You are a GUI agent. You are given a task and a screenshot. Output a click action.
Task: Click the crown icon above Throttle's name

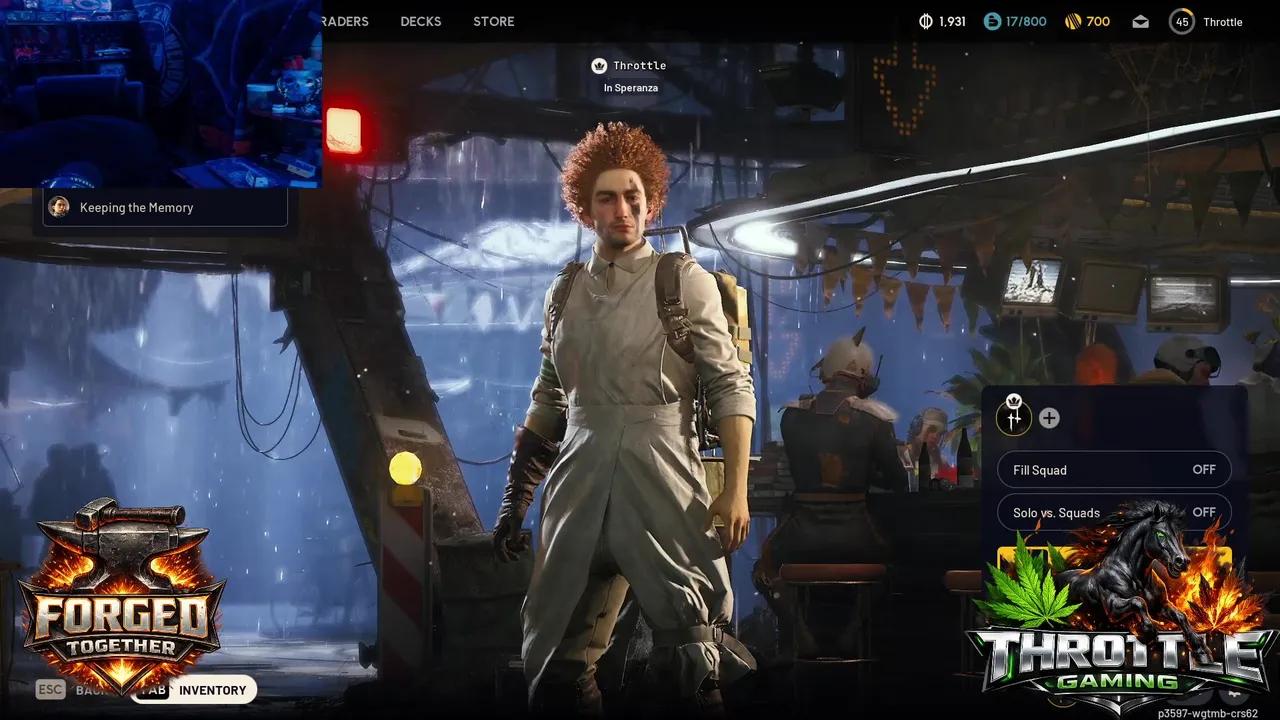click(x=597, y=65)
